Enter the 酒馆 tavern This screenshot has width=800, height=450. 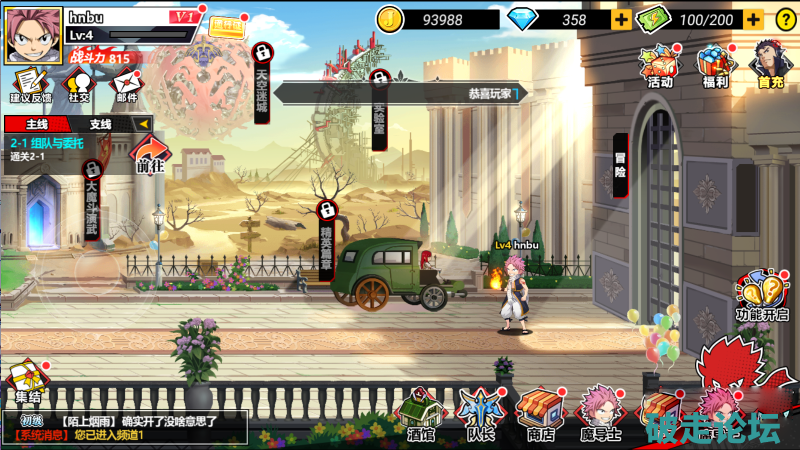click(421, 413)
